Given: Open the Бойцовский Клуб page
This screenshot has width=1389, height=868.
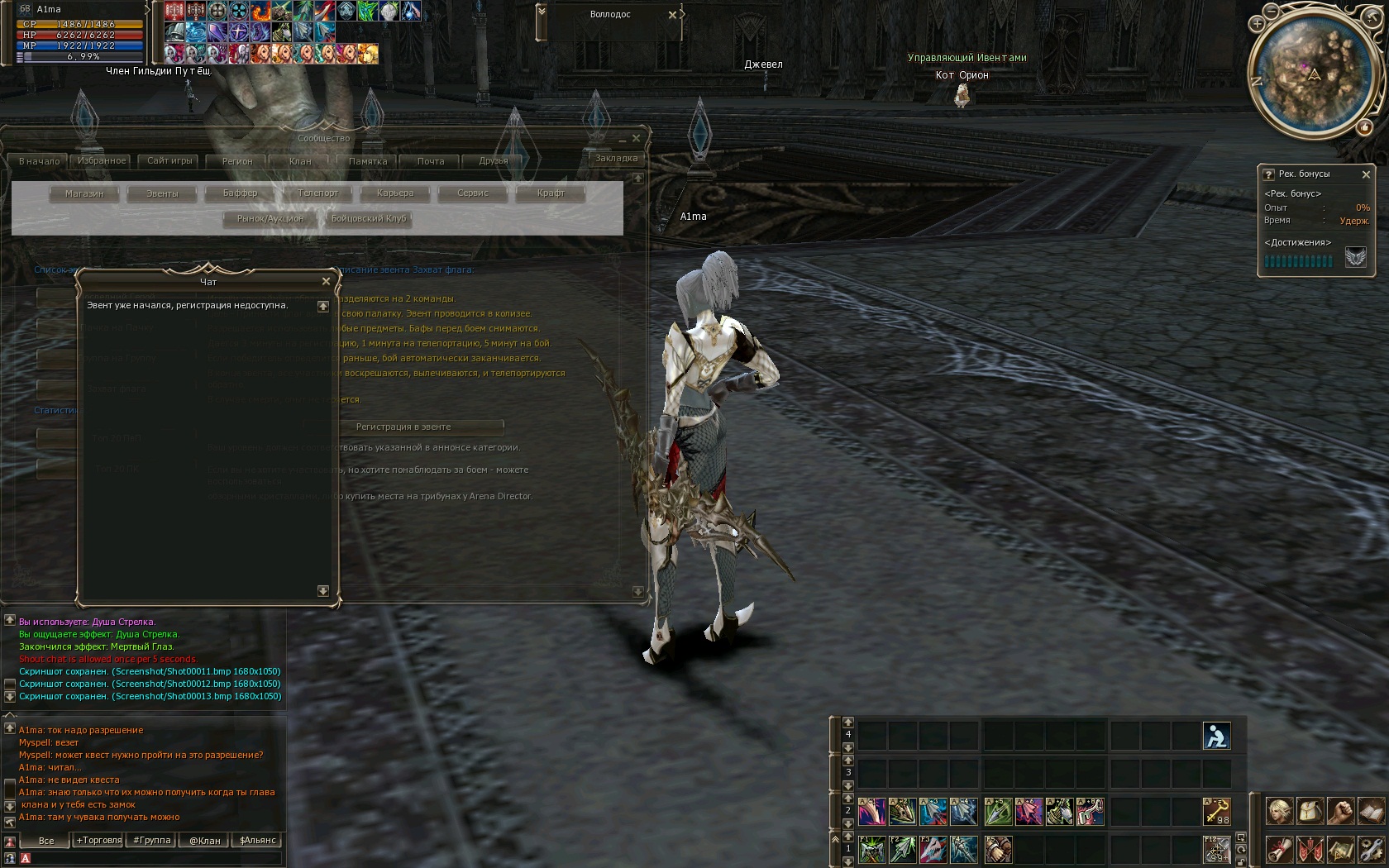Looking at the screenshot, I should click(x=369, y=219).
